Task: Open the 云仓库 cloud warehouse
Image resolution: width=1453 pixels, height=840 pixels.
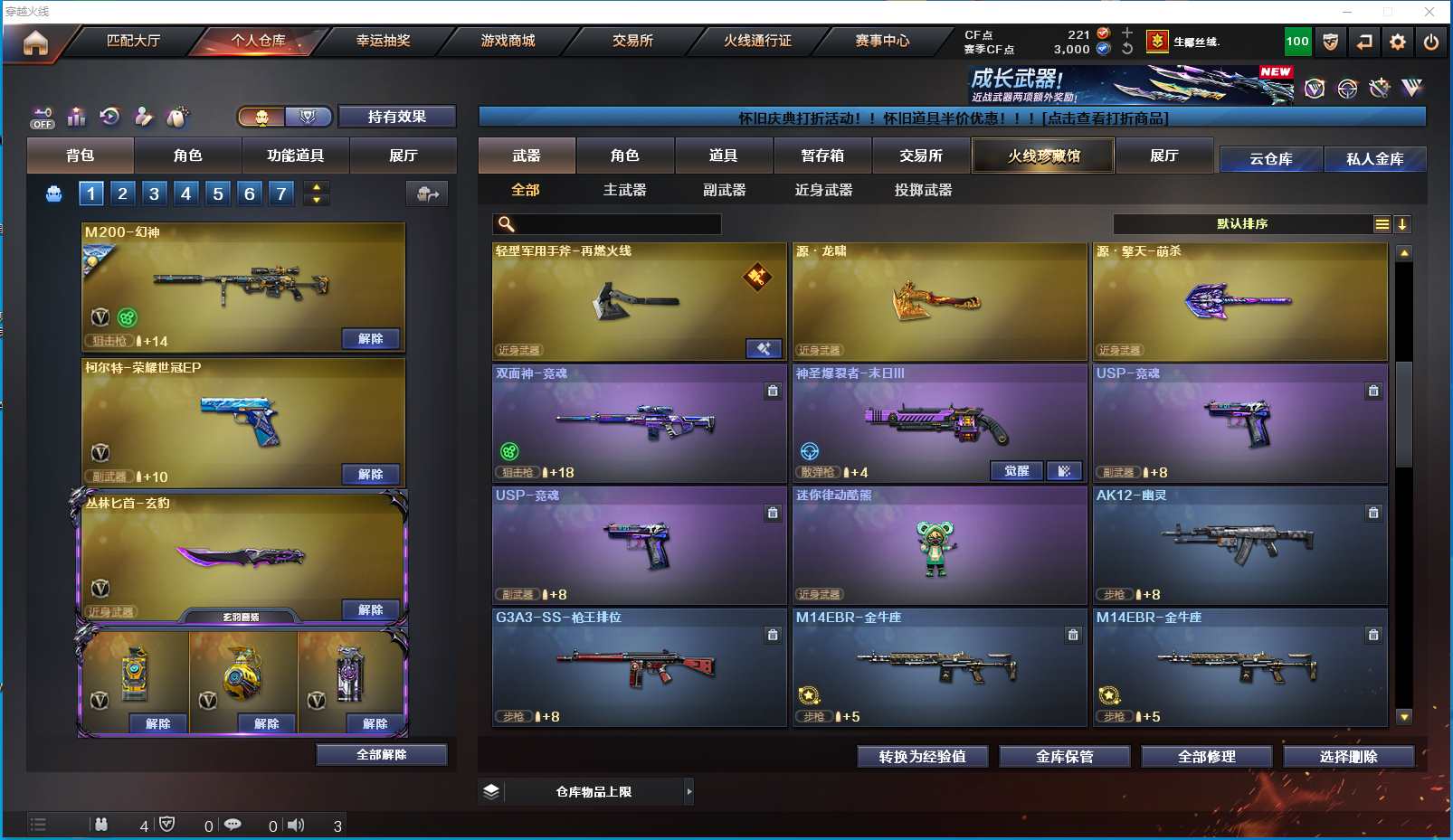Action: (1270, 159)
